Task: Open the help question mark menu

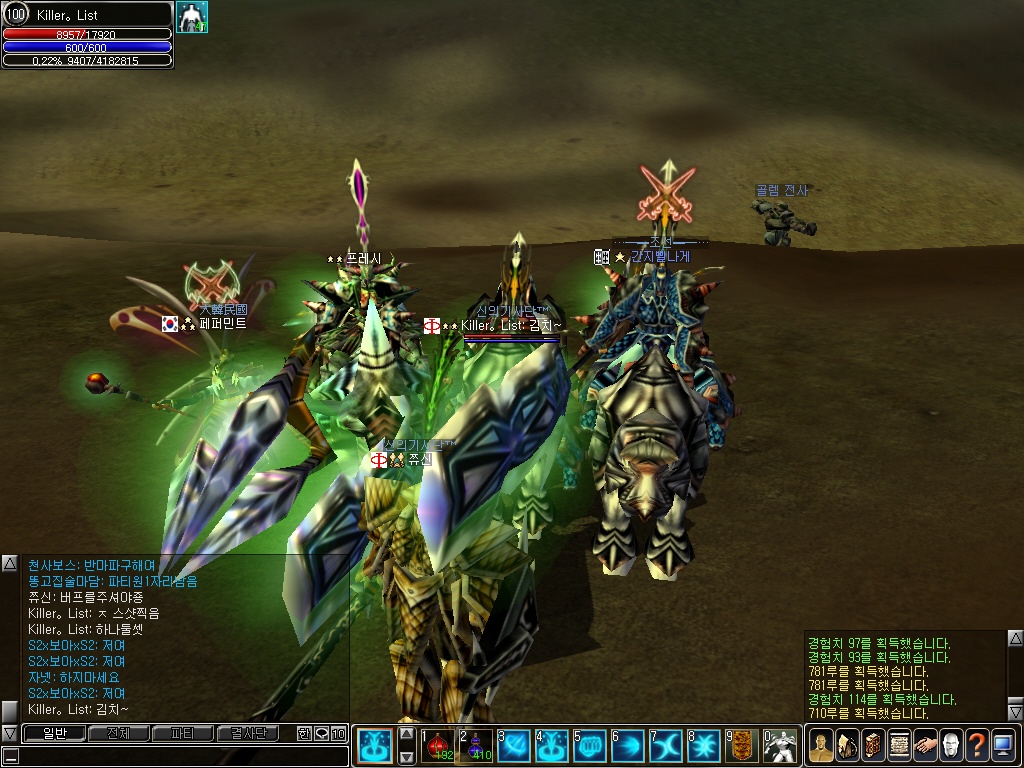Action: click(x=977, y=746)
